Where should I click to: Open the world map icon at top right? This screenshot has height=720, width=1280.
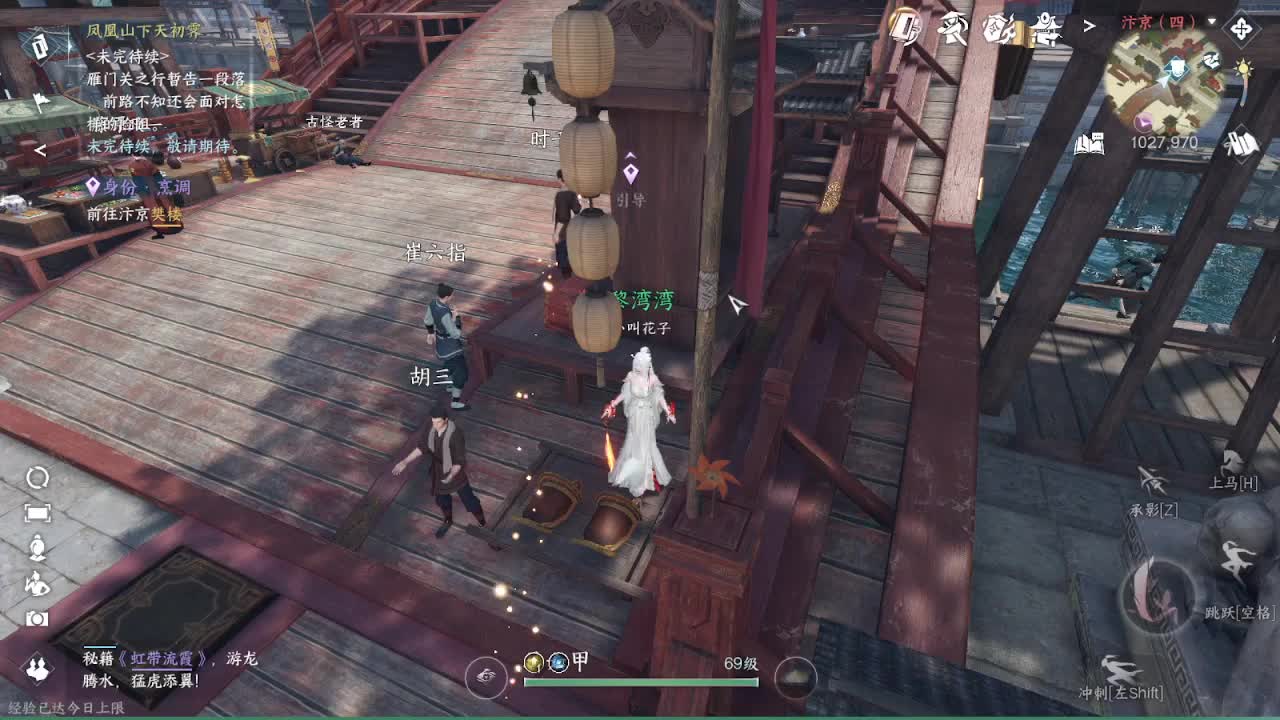pos(1241,28)
